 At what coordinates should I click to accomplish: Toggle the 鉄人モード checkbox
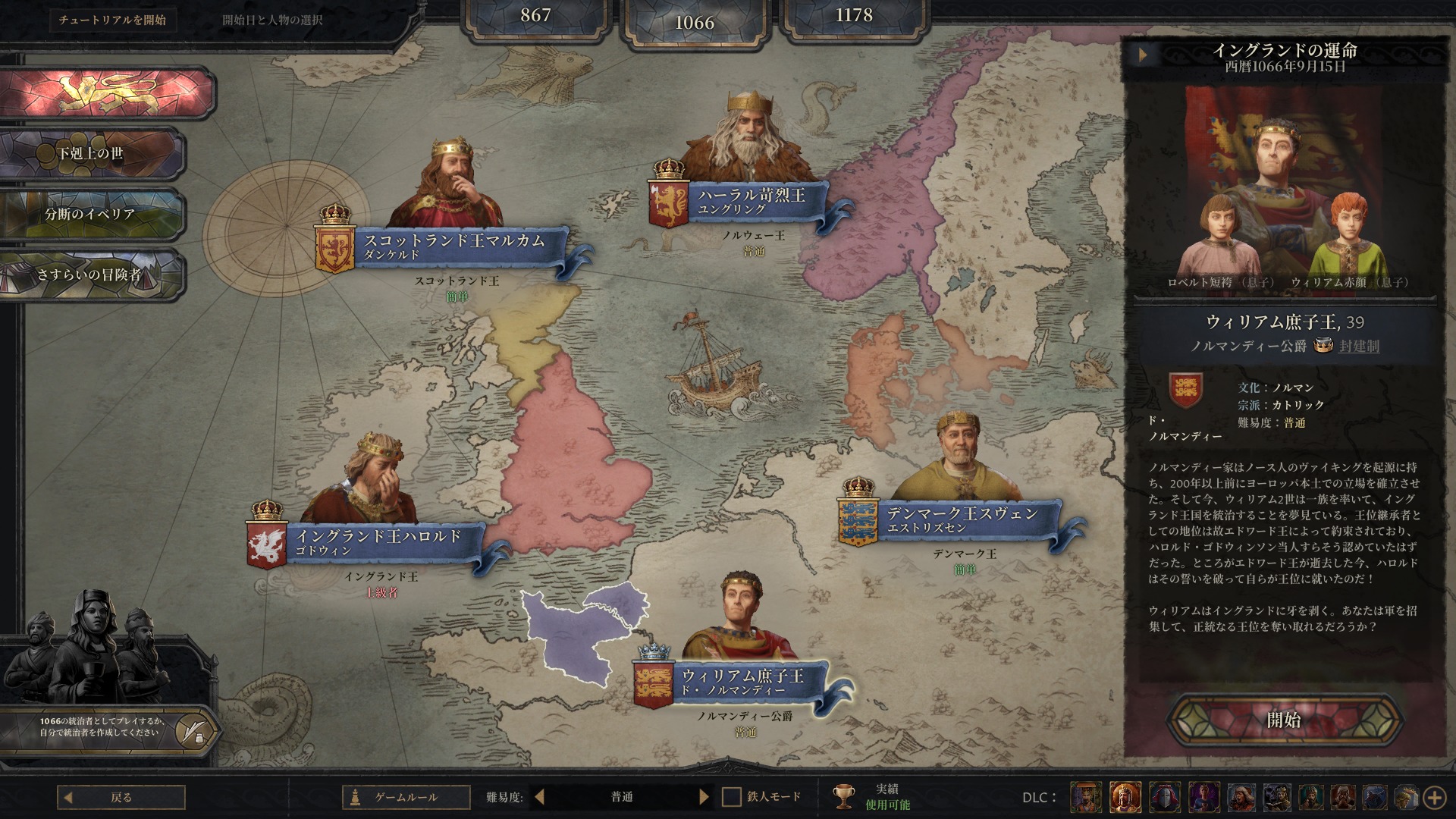point(731,797)
